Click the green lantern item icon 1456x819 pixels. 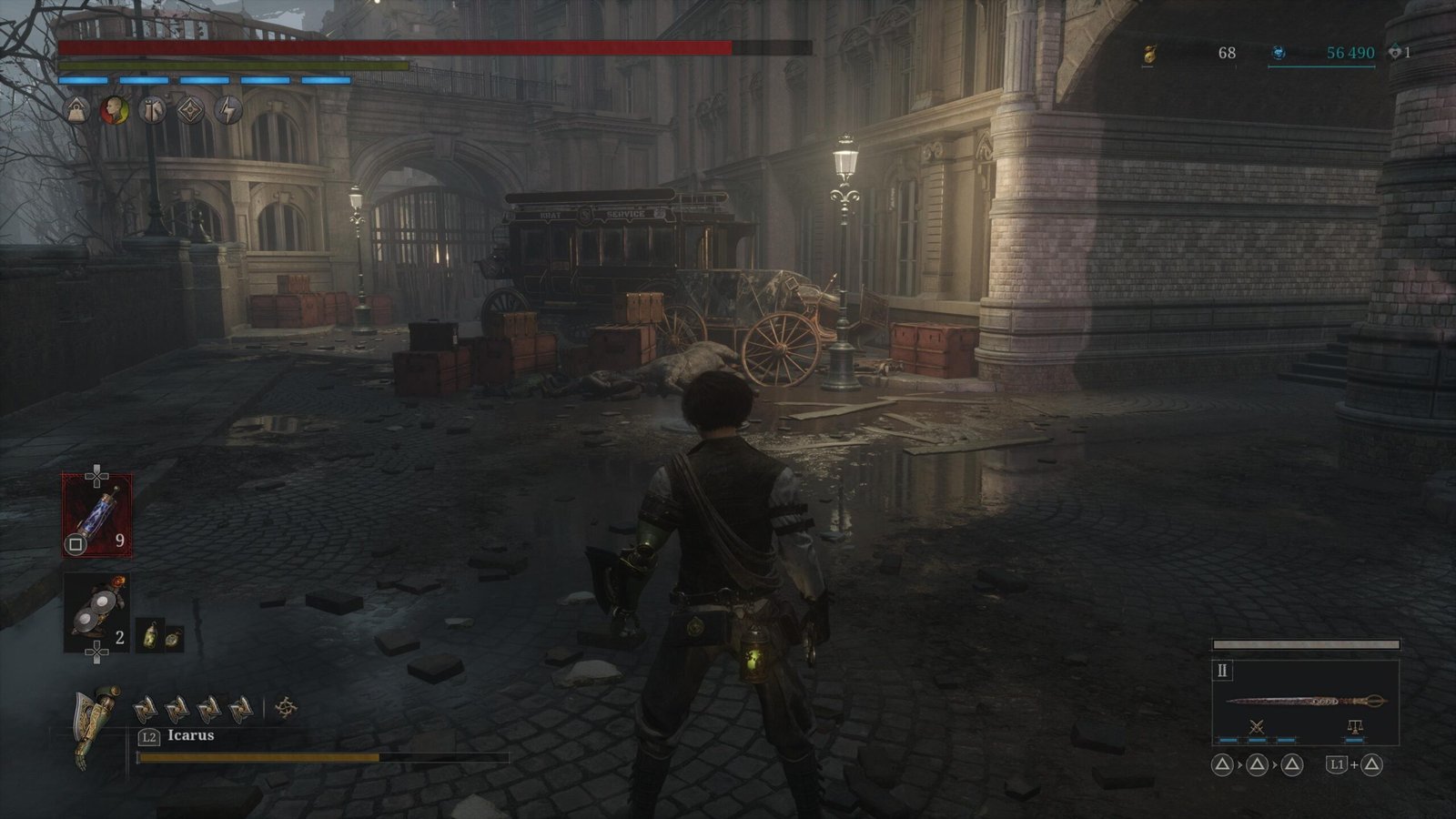click(x=149, y=636)
